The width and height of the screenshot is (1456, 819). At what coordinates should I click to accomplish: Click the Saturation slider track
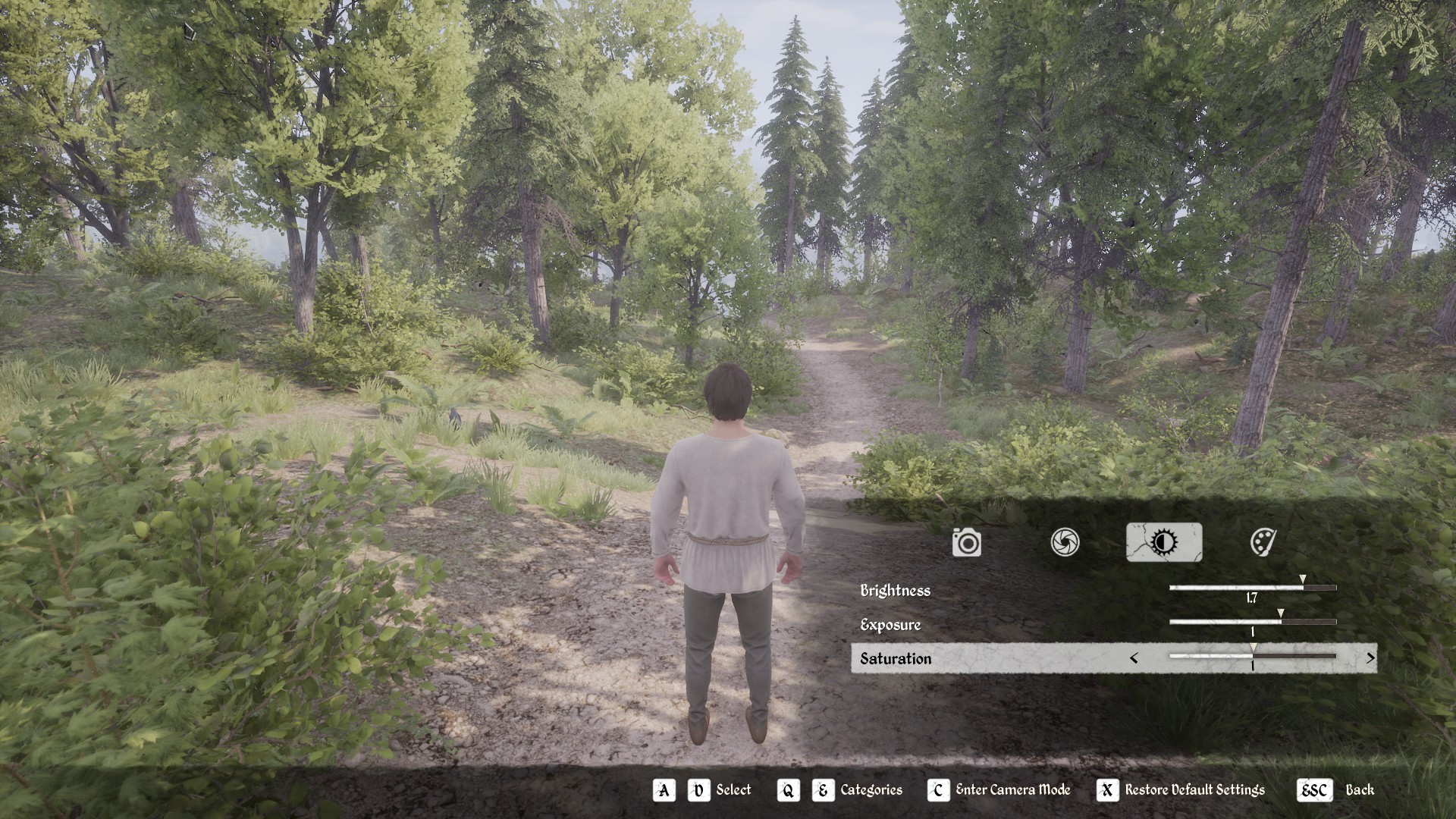click(x=1252, y=656)
